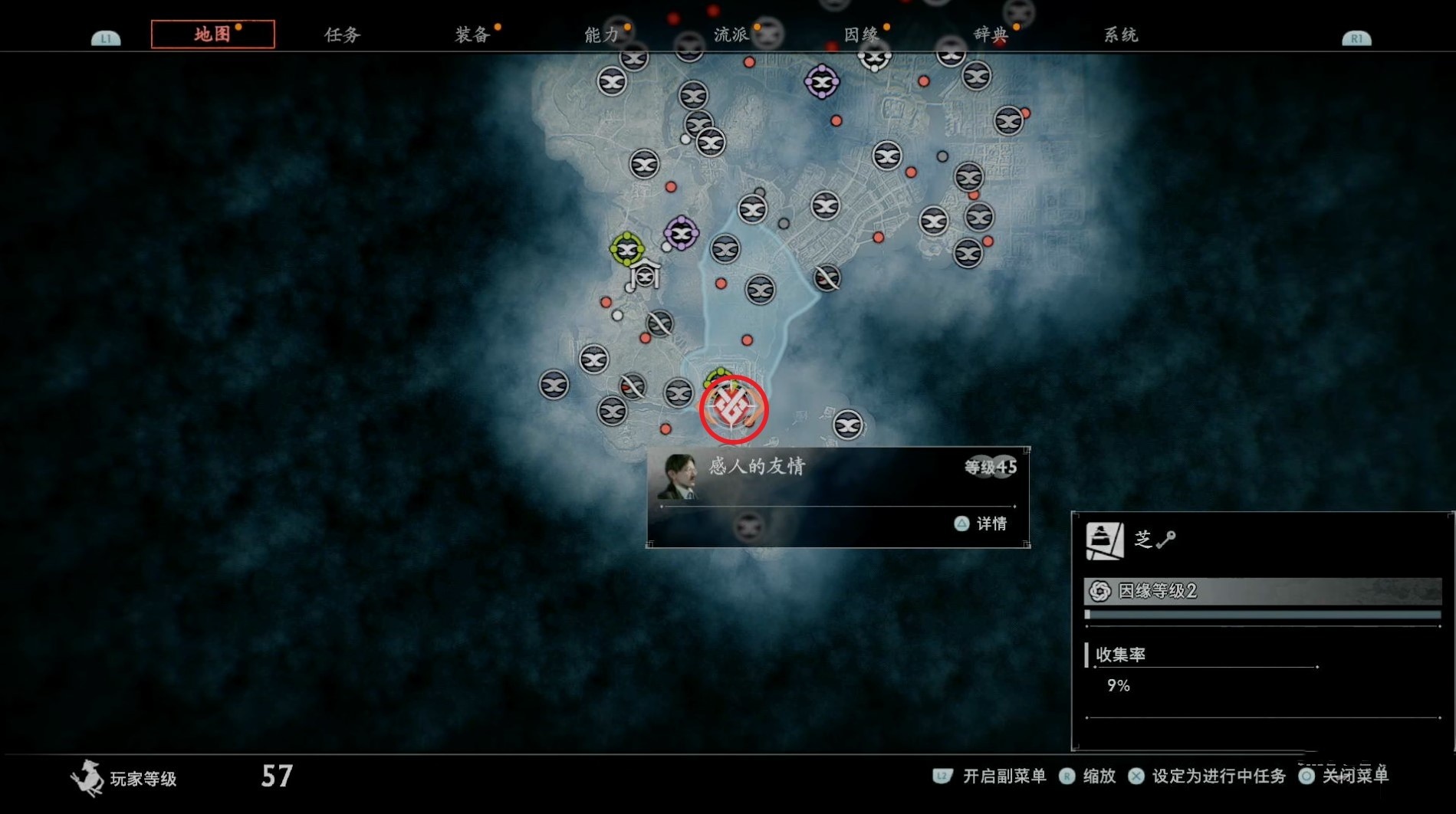Show 详情 details for the selected quest
The height and width of the screenshot is (814, 1456).
coord(982,524)
